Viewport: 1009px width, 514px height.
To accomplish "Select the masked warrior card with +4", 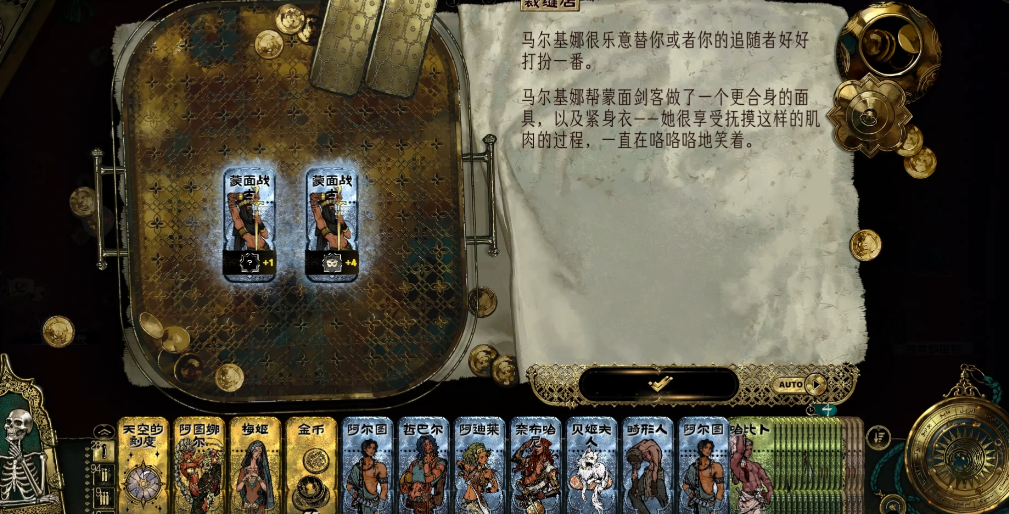I will pyautogui.click(x=333, y=224).
